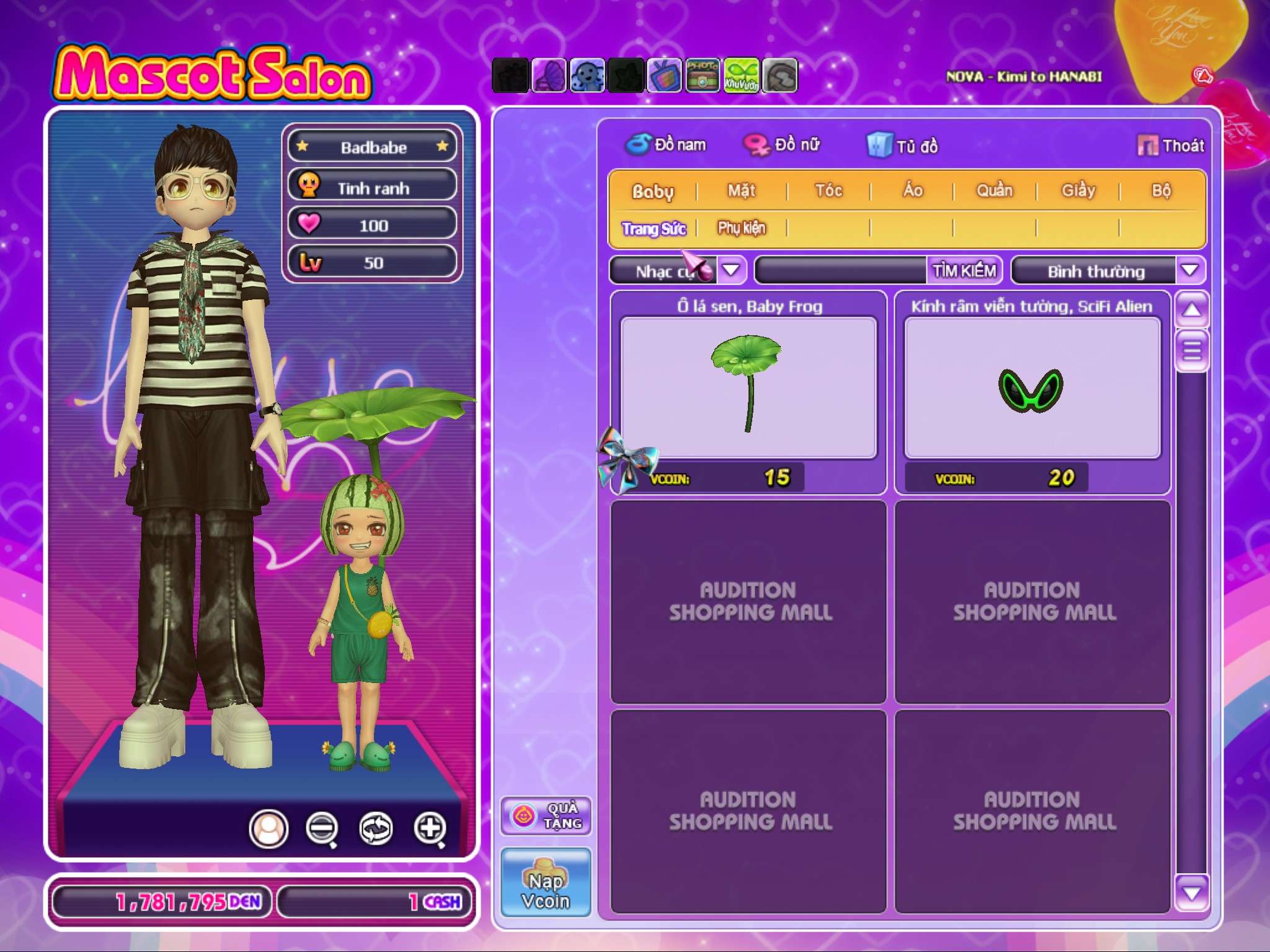Show the Giày category tab
The width and height of the screenshot is (1270, 952).
[x=1078, y=191]
